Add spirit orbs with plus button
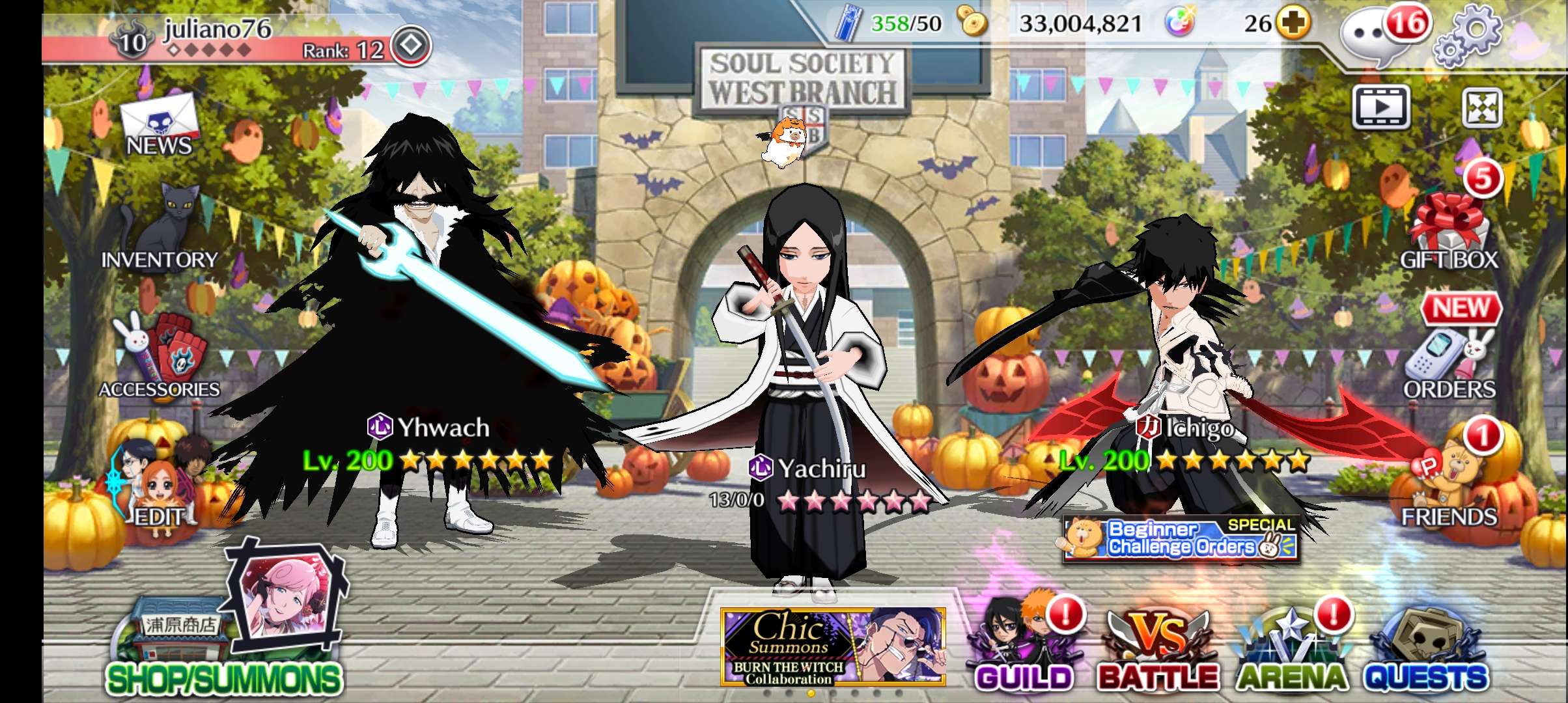The height and width of the screenshot is (703, 1568). [1293, 23]
